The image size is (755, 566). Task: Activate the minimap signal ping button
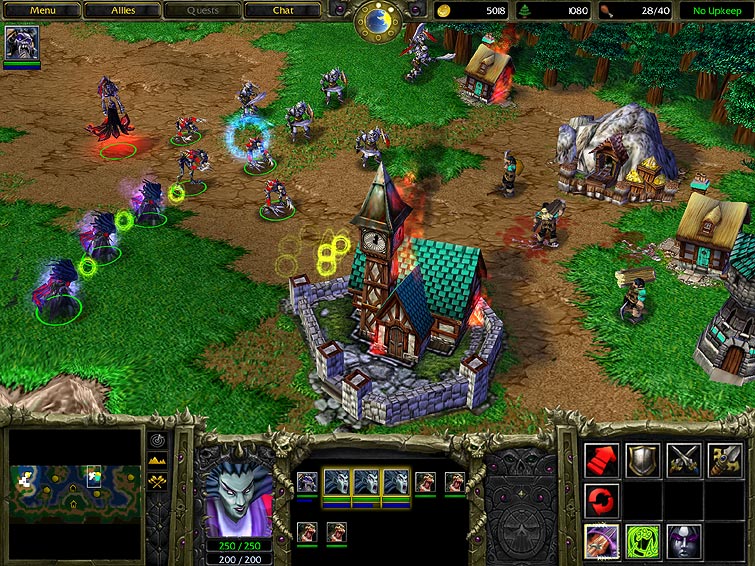click(158, 440)
